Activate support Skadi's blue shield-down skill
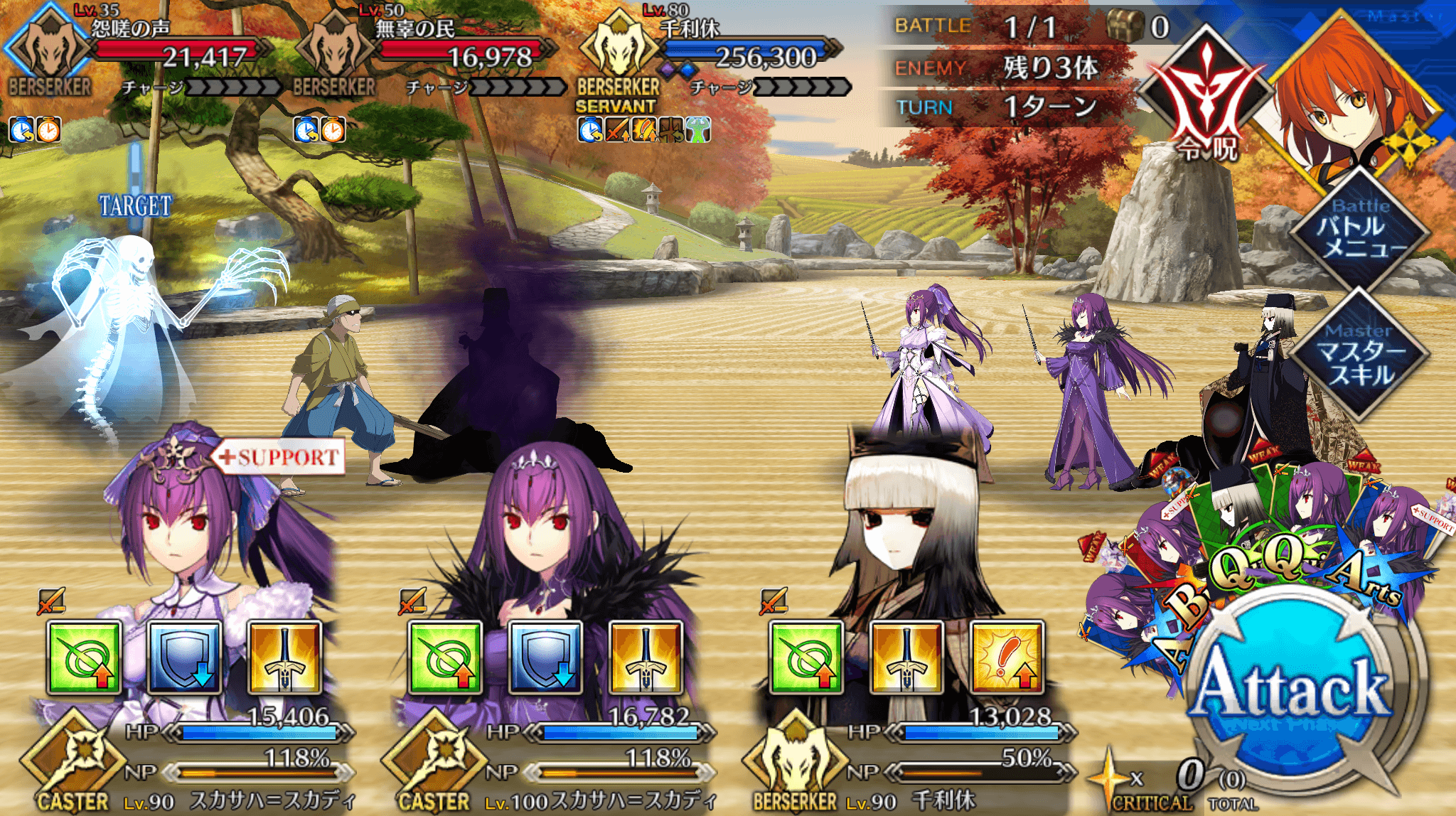 pos(184,658)
